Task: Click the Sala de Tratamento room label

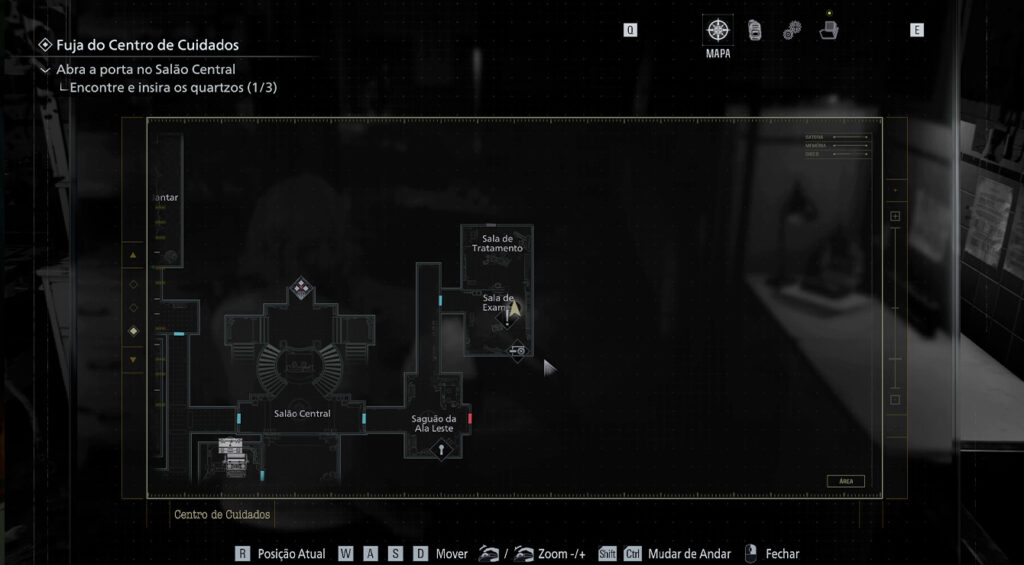Action: pyautogui.click(x=502, y=243)
